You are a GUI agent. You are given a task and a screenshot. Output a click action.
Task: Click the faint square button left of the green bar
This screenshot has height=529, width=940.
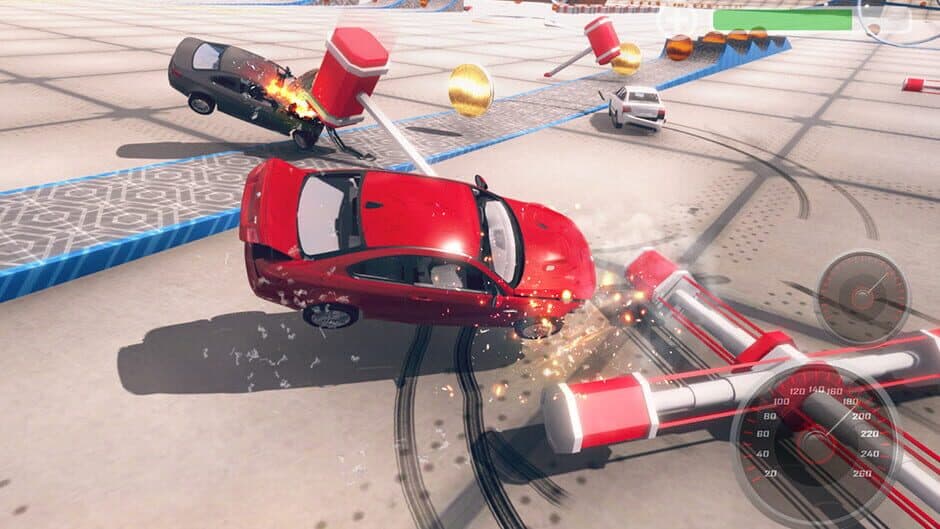pos(677,19)
